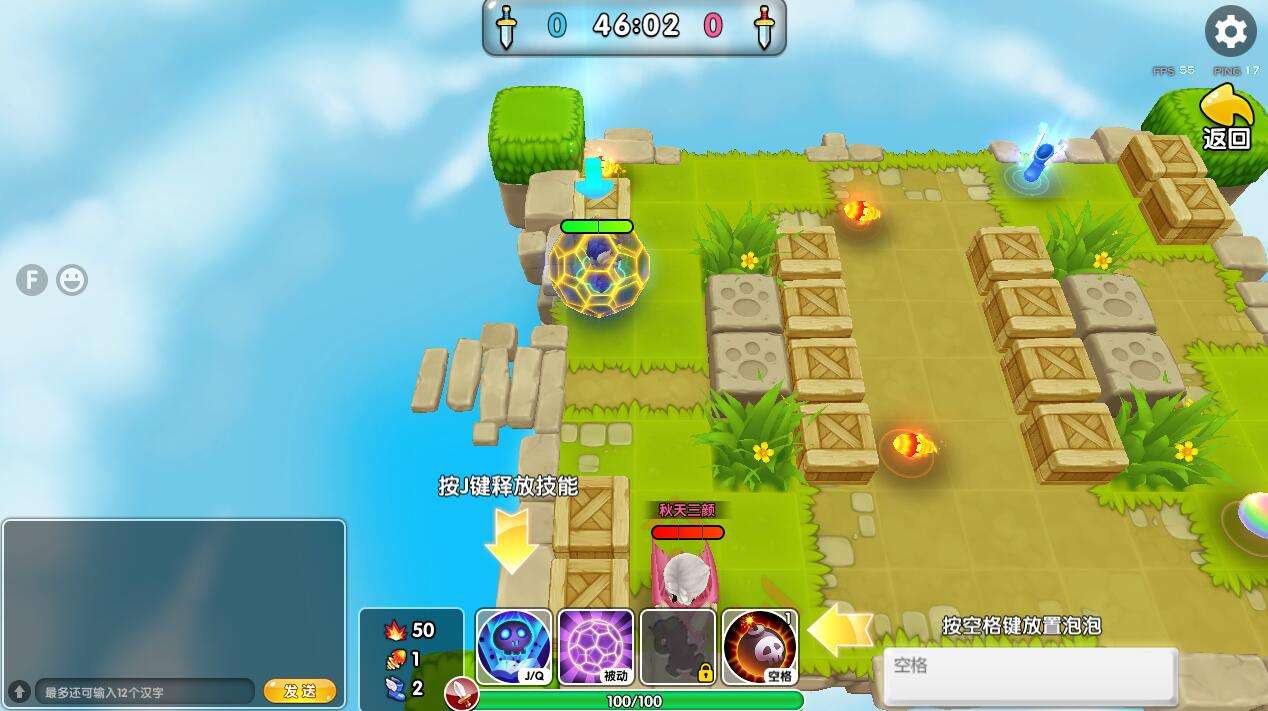
Task: Click the chat log panel
Action: pyautogui.click(x=174, y=597)
